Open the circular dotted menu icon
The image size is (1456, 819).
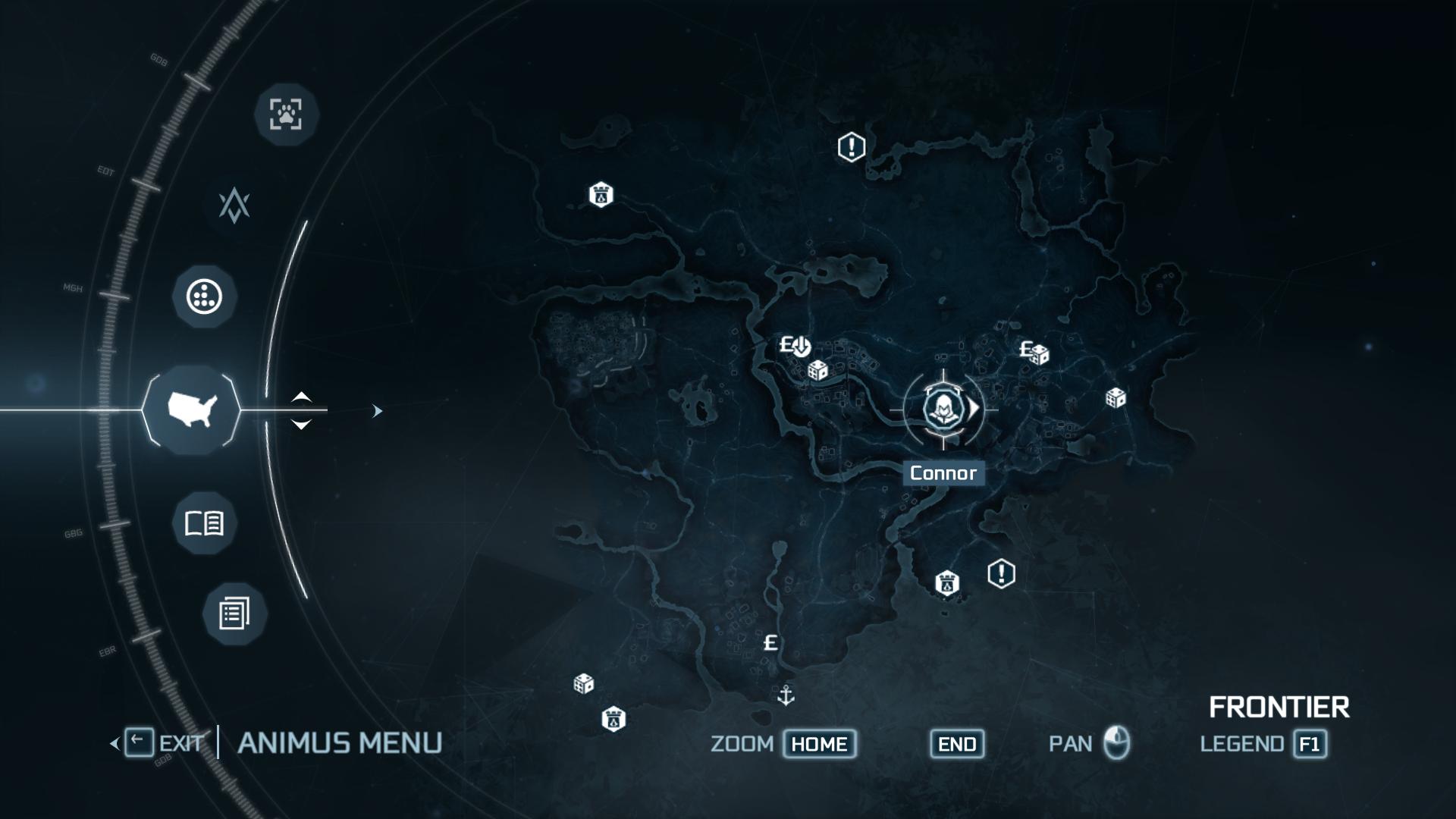(205, 297)
